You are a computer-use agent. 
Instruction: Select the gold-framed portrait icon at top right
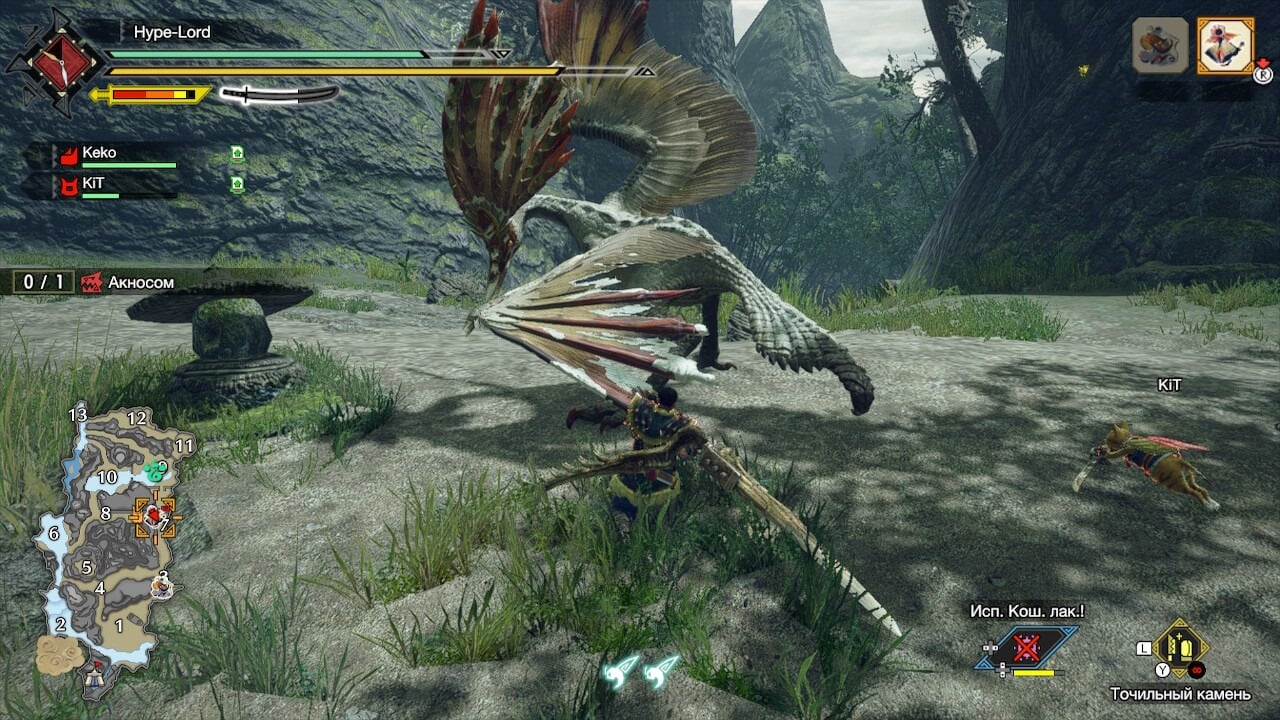point(1225,45)
